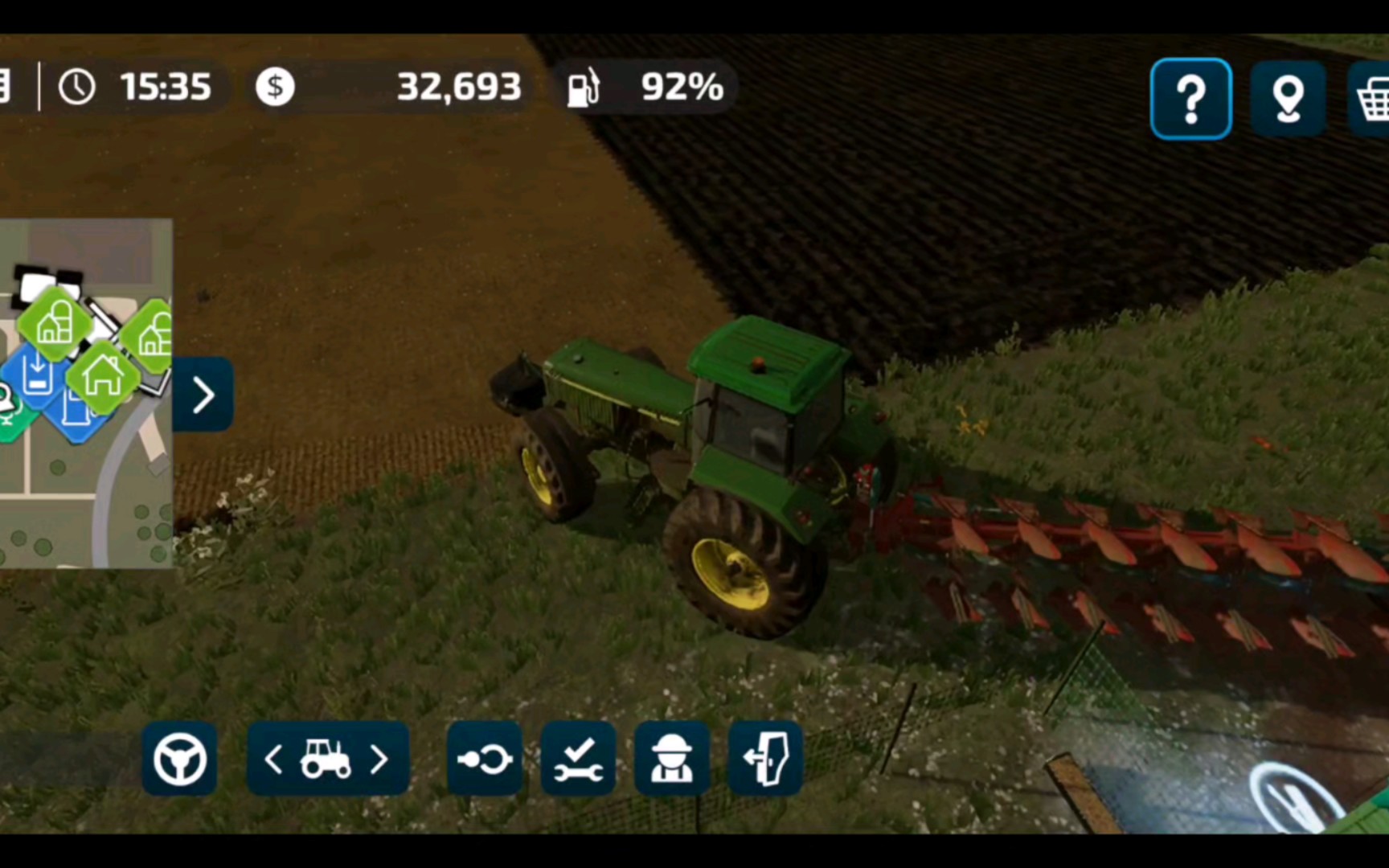
Task: Expand the minimap with the arrow
Action: coord(203,395)
